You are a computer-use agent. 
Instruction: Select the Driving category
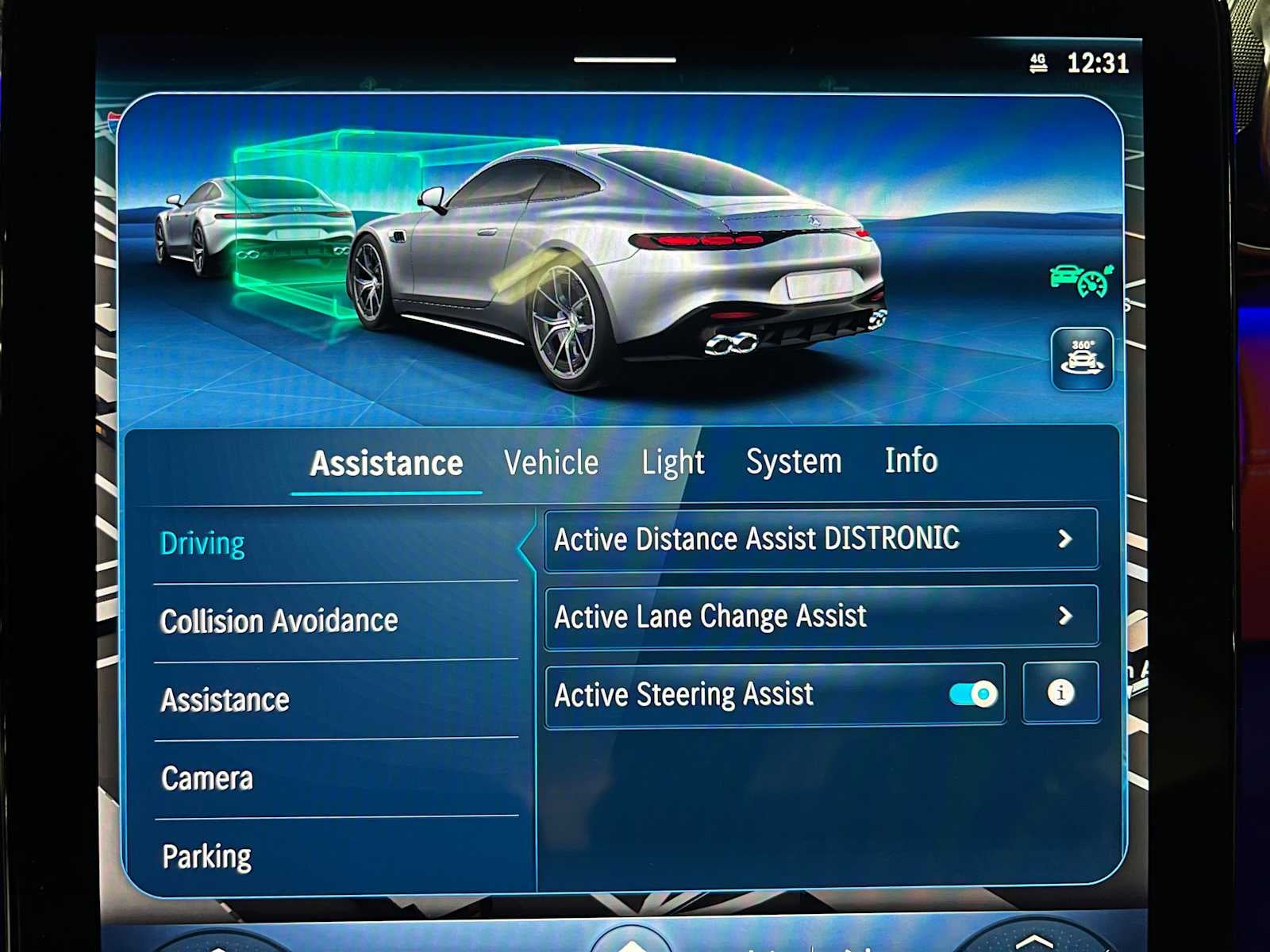pos(203,543)
